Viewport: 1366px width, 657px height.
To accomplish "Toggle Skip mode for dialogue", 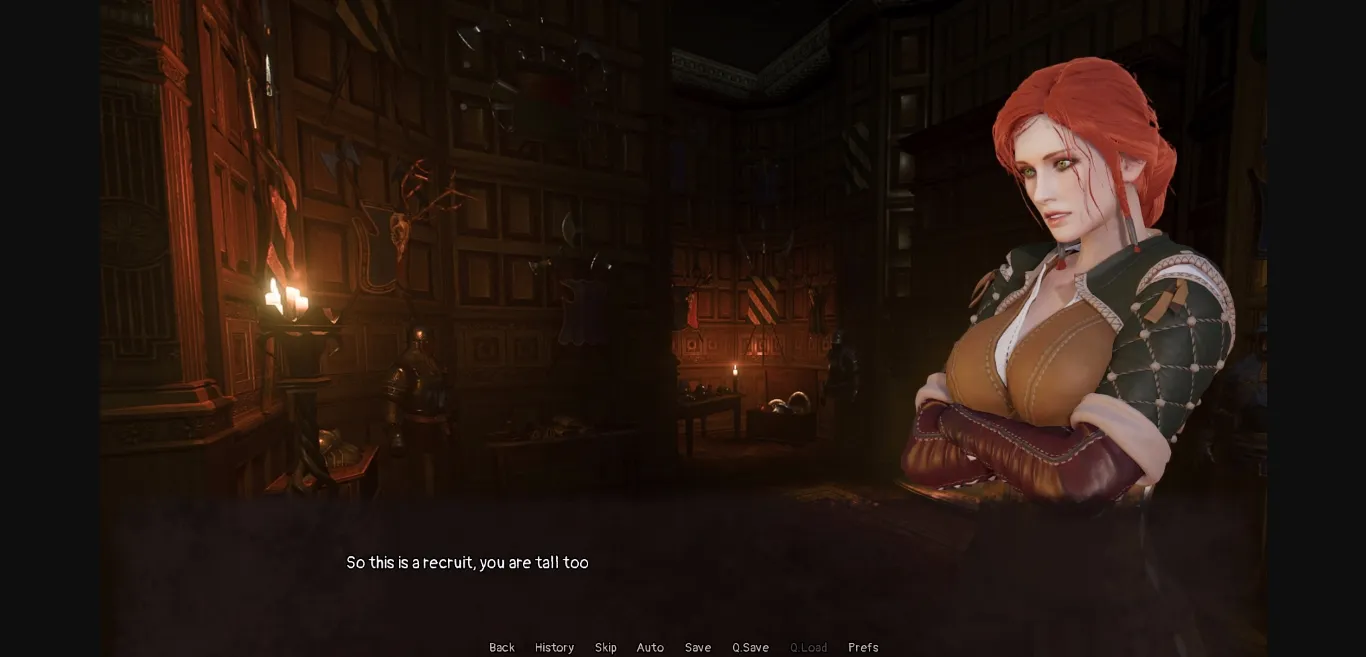I will [605, 647].
